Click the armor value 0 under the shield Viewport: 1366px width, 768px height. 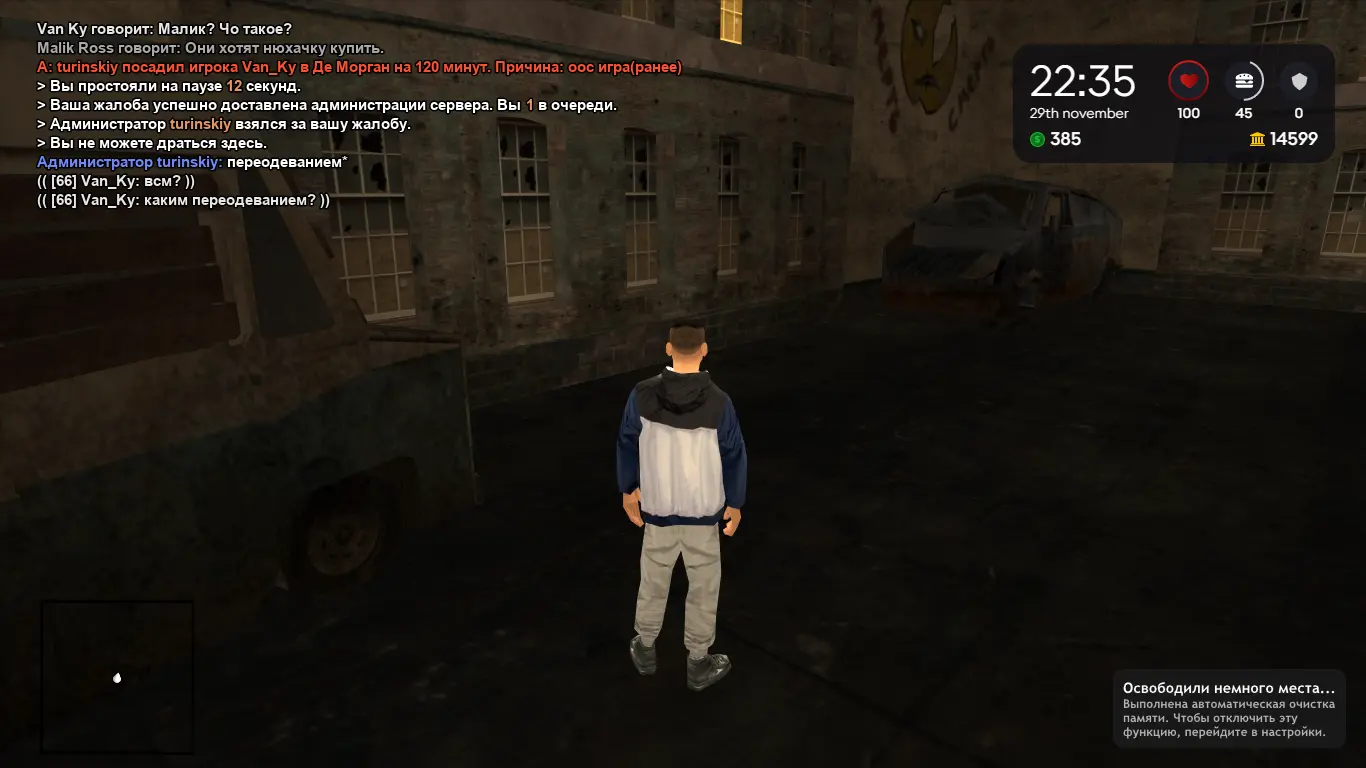tap(1298, 113)
